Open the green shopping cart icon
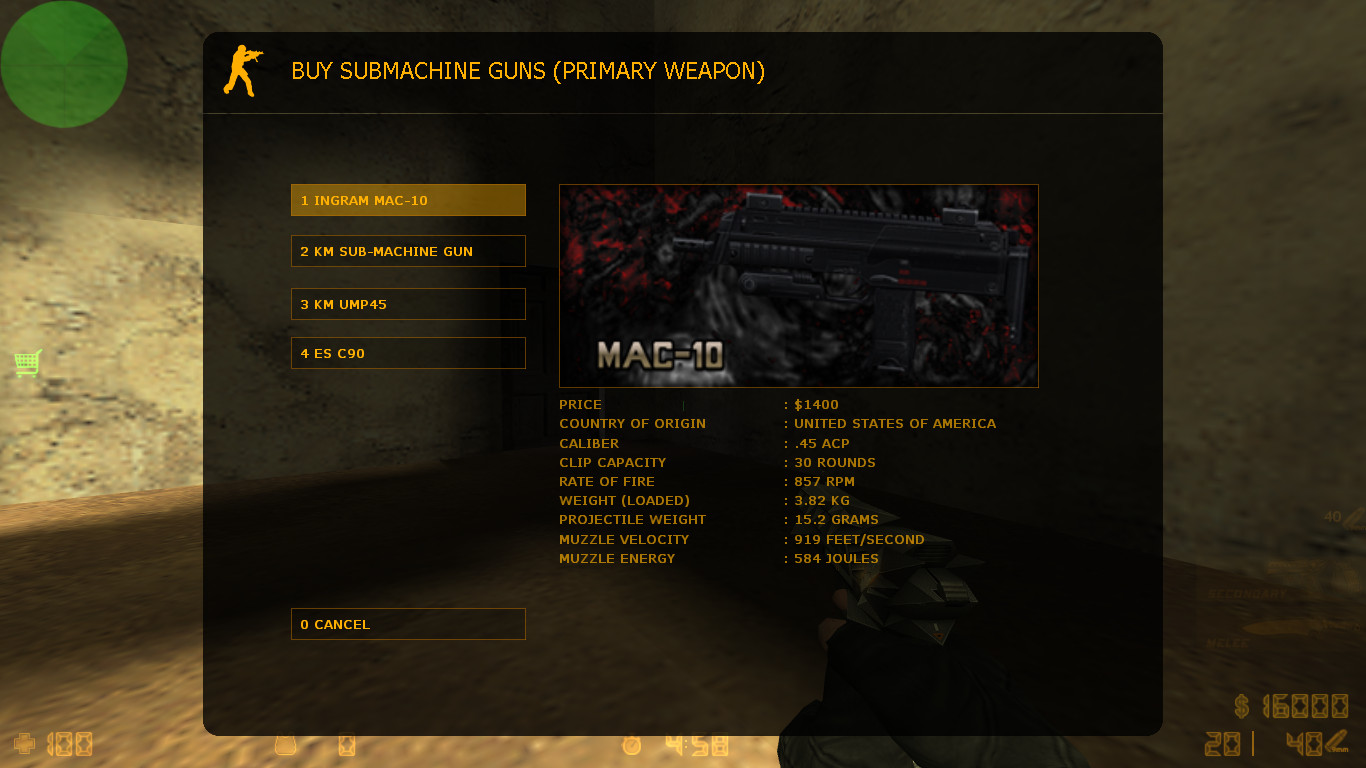The width and height of the screenshot is (1366, 768). 27,364
